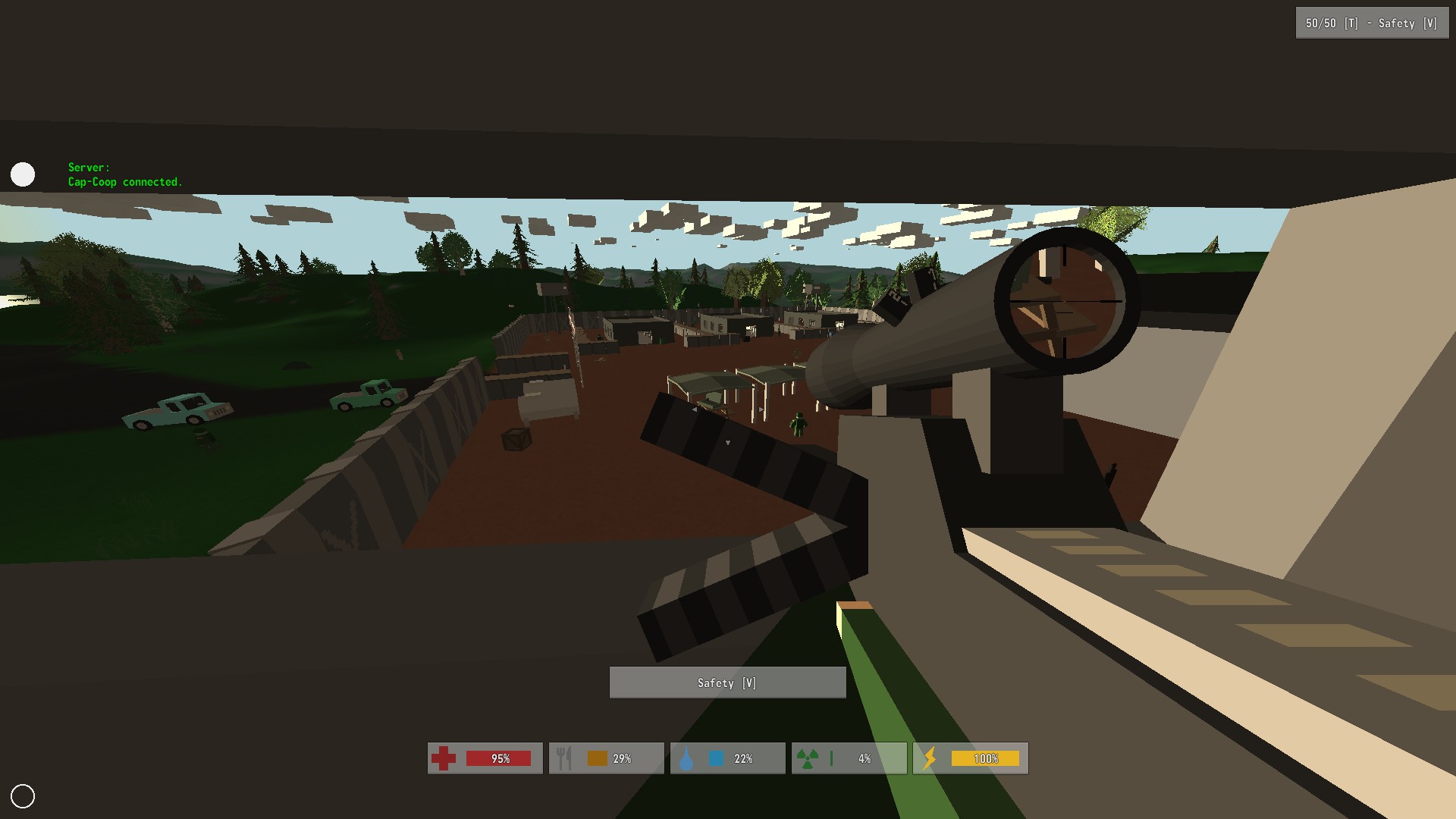Click the blue water droplet icon
This screenshot has width=1456, height=819.
[x=686, y=758]
